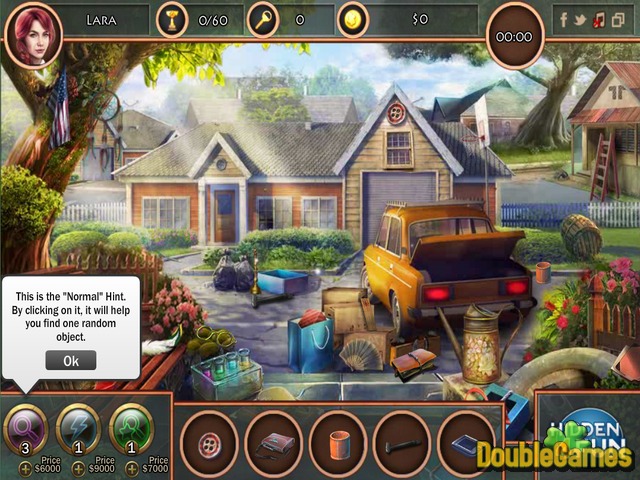
Task: Toggle the music mute icon
Action: (x=600, y=19)
